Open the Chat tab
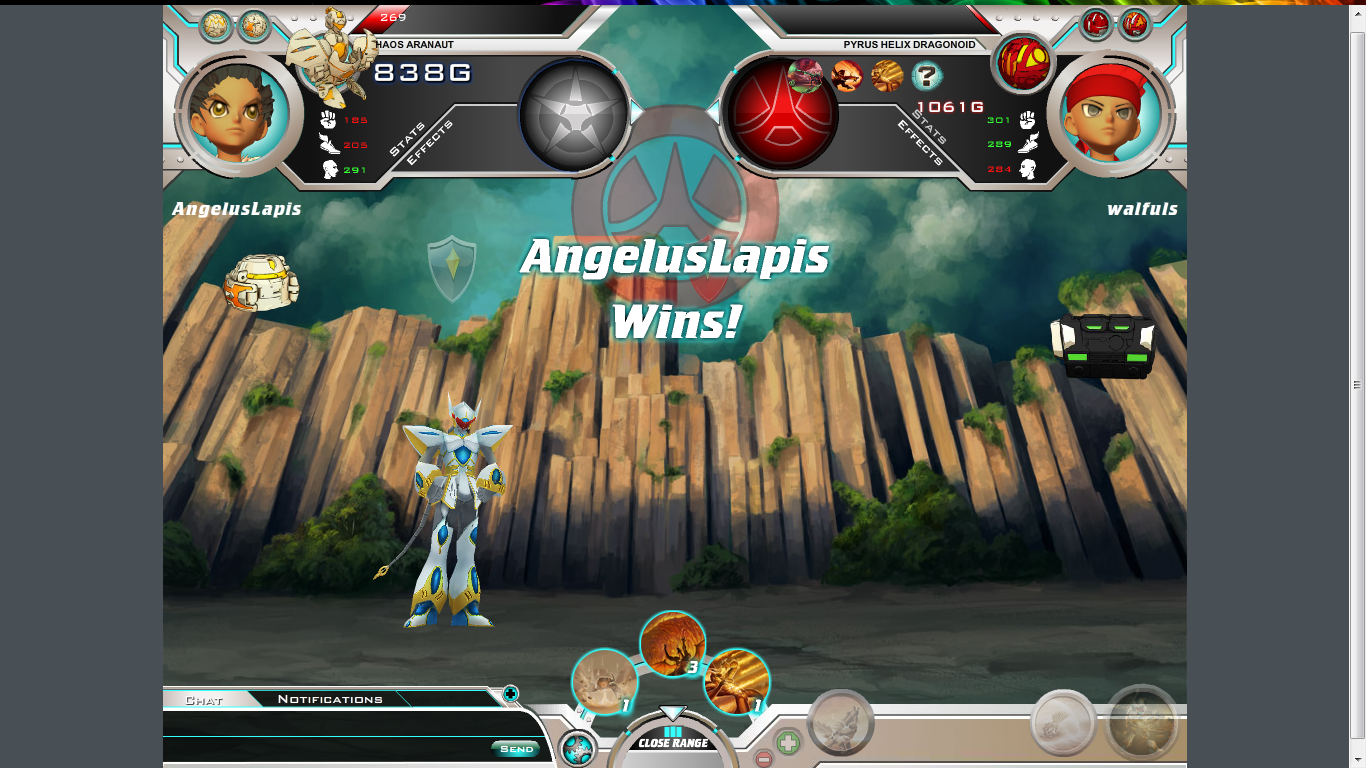 click(204, 700)
